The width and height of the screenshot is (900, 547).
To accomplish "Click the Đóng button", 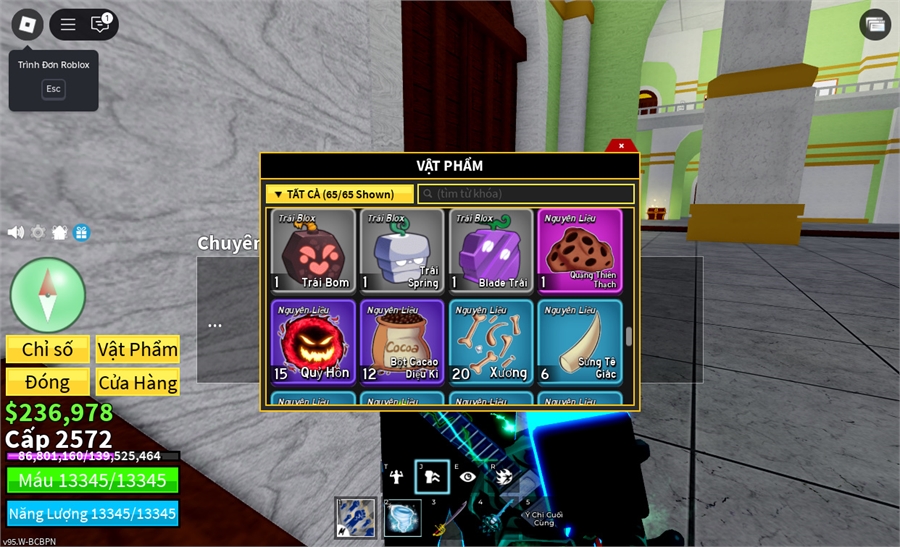I will coord(48,382).
